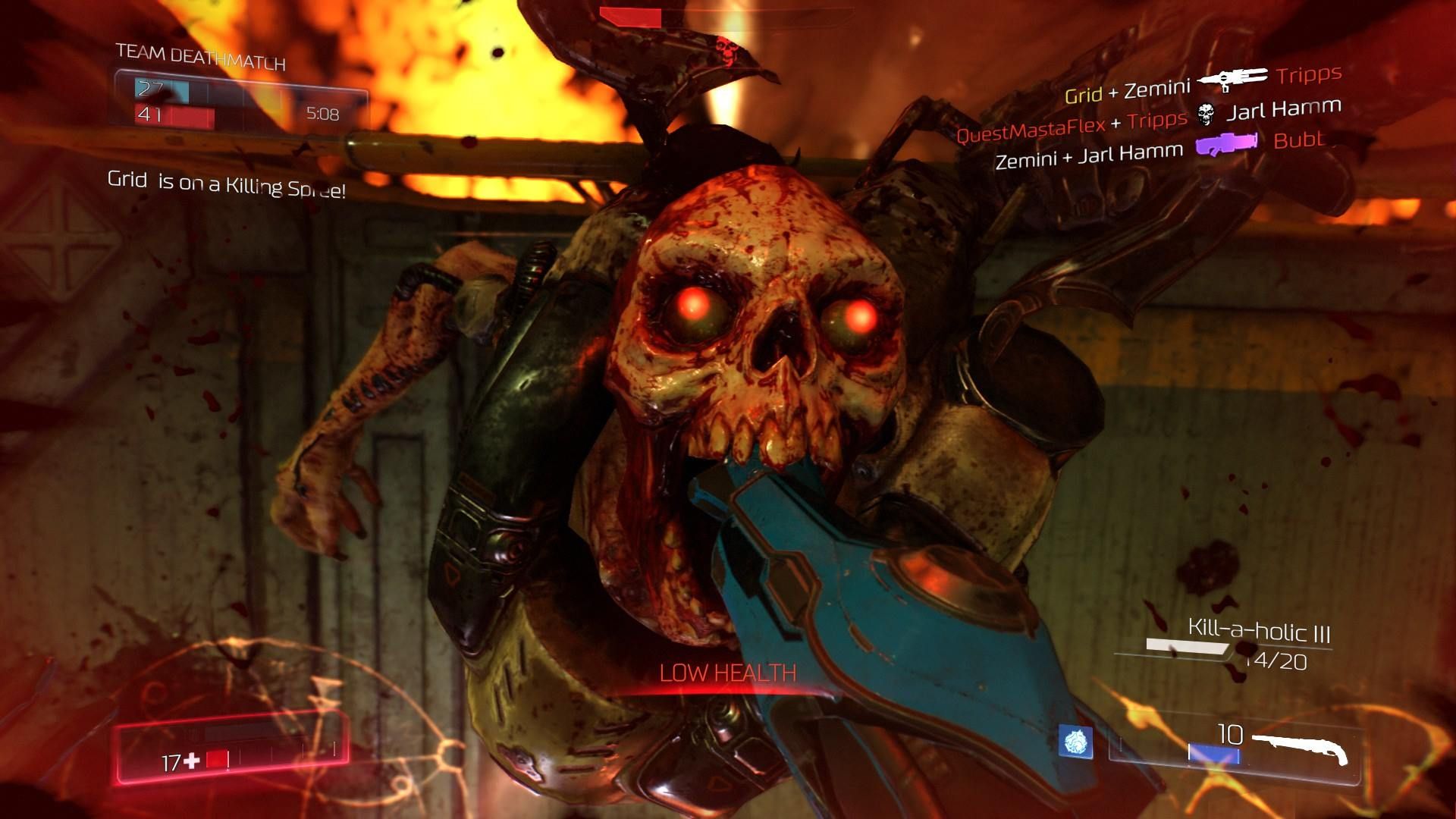Viewport: 1456px width, 819px height.
Task: Toggle the blue ammo segment under the 10
Action: (1213, 752)
